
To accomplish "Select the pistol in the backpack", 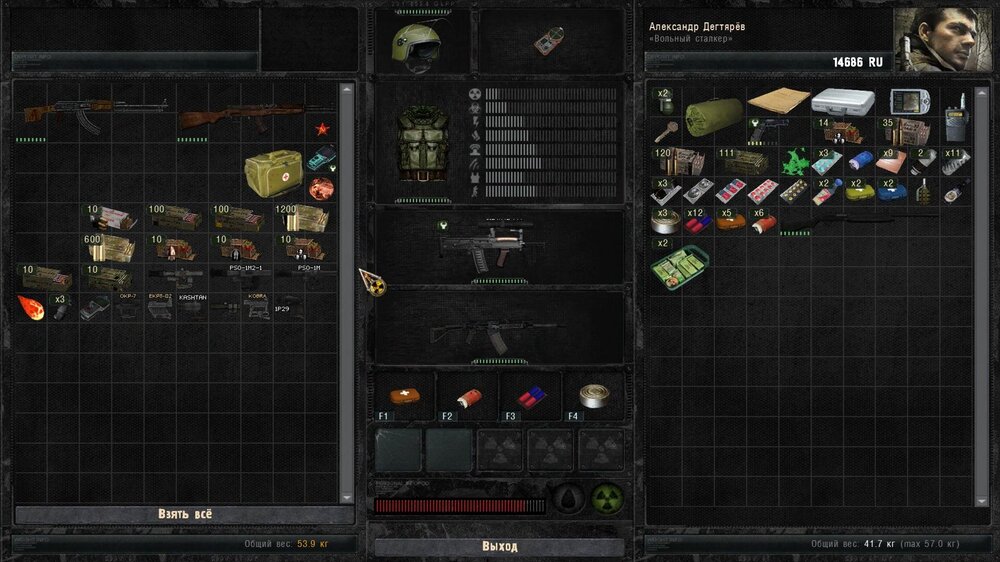I will (774, 131).
